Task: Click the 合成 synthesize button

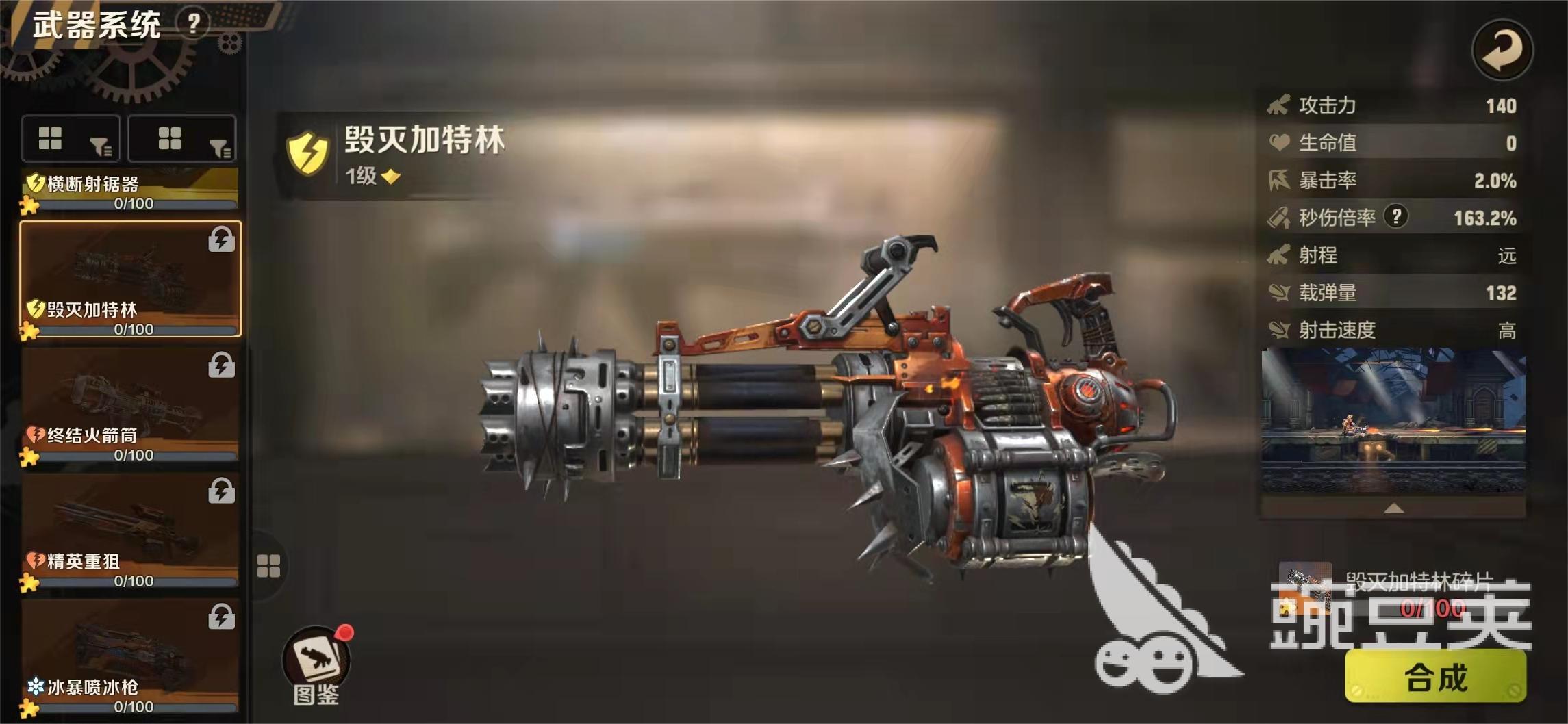Action: point(1435,677)
